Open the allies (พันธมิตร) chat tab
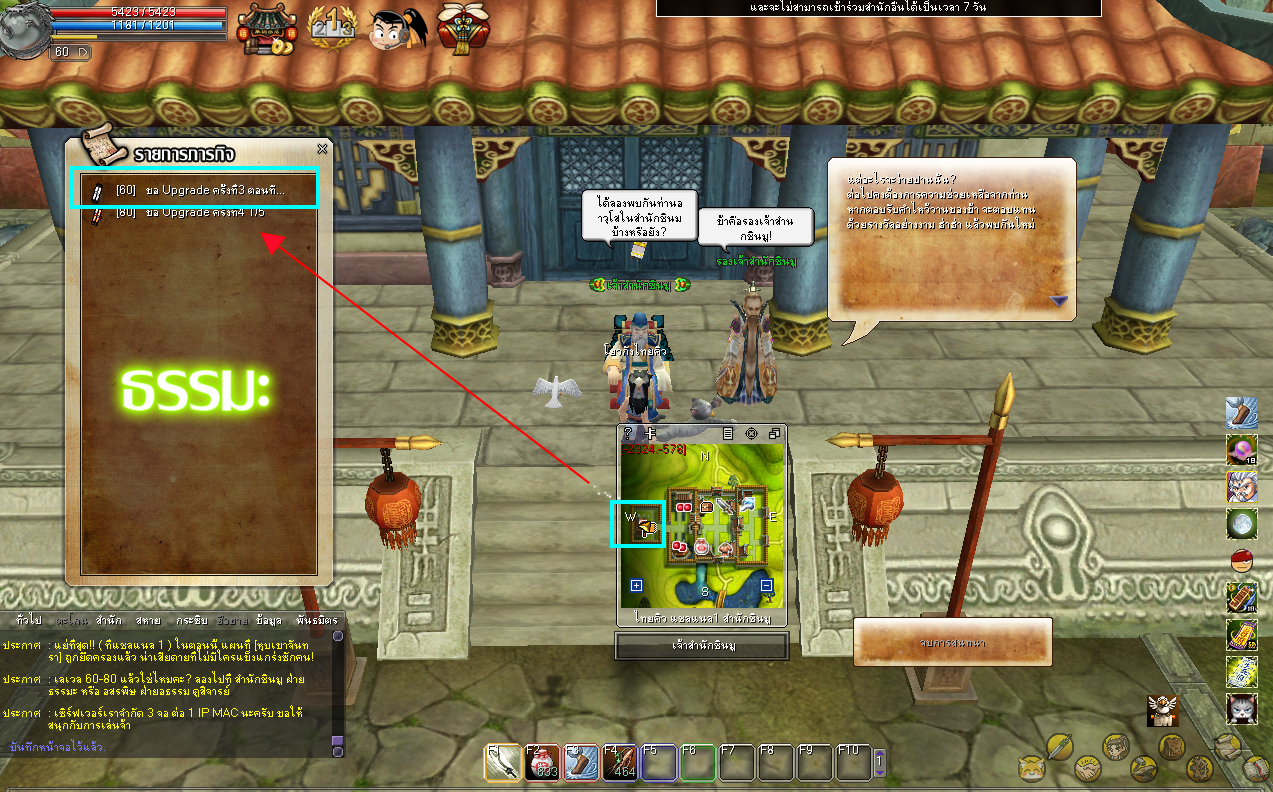The height and width of the screenshot is (792, 1273). [x=317, y=620]
